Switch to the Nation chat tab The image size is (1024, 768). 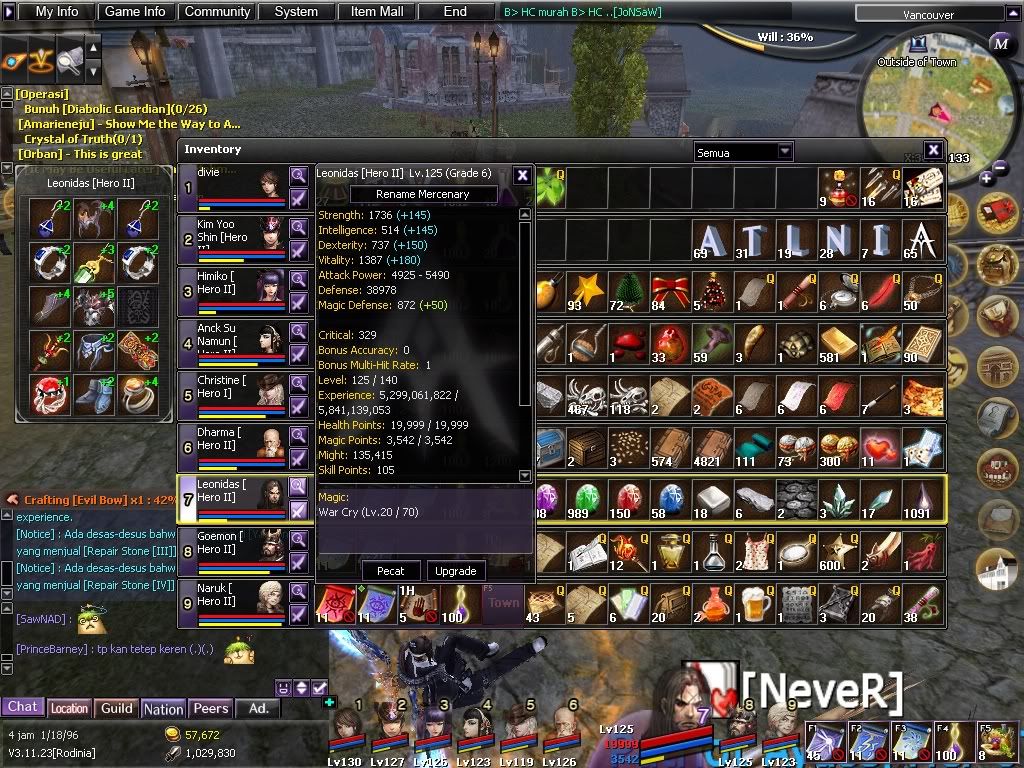point(163,708)
